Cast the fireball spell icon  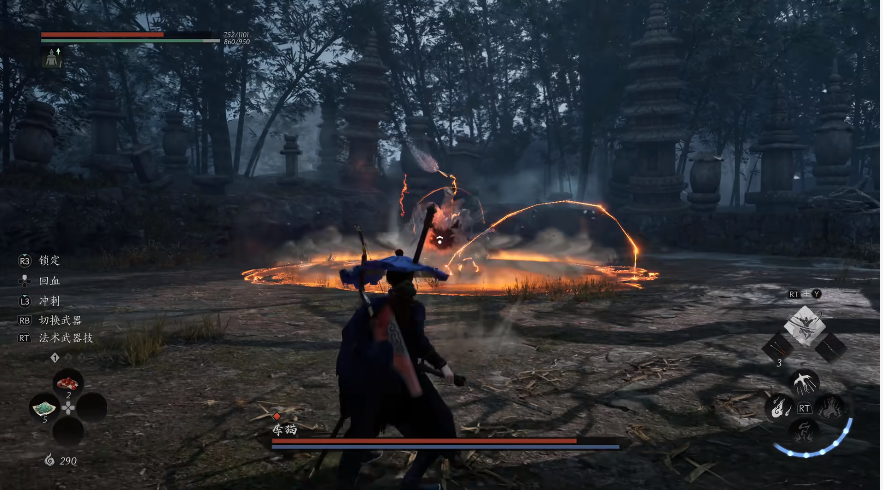point(779,406)
